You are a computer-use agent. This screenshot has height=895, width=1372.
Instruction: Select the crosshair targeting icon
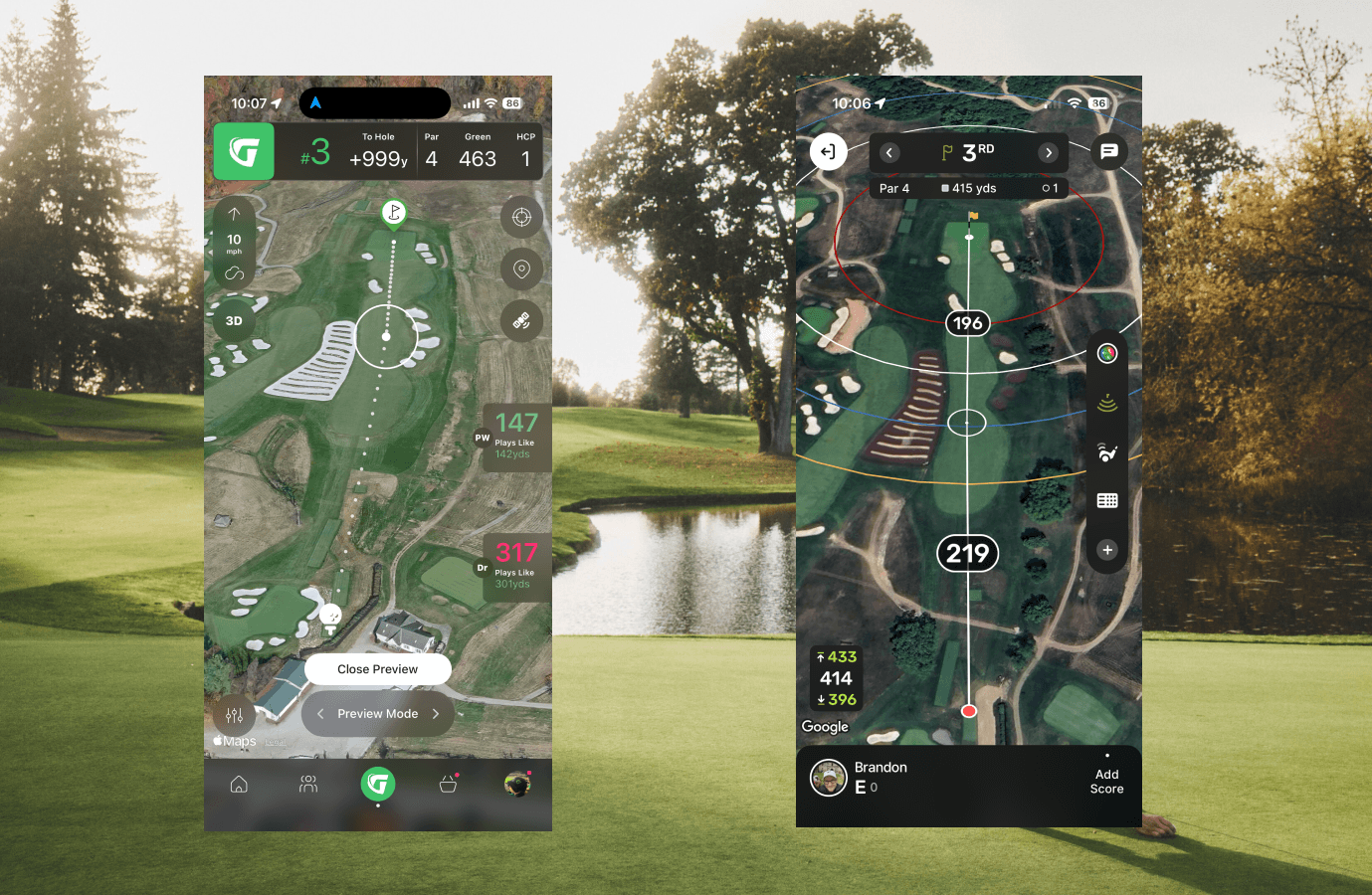pos(521,217)
